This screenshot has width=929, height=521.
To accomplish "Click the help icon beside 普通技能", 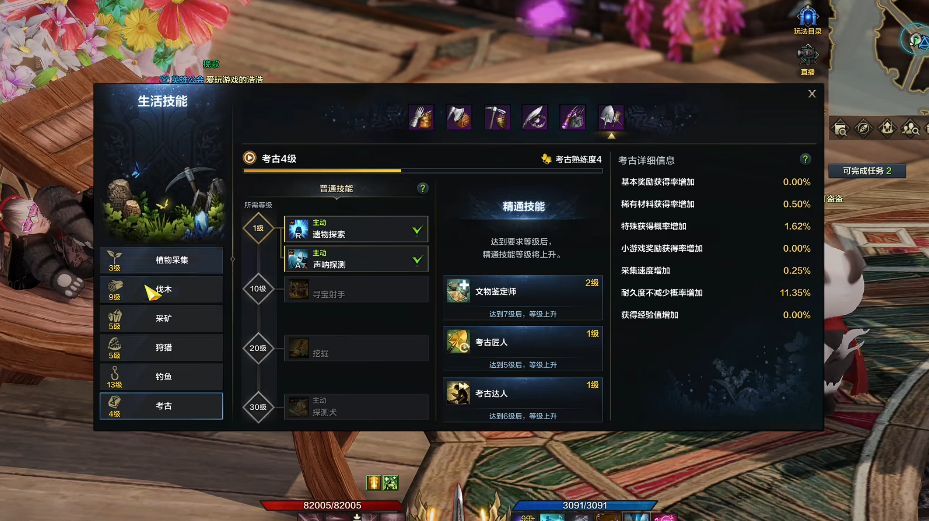I will point(423,188).
